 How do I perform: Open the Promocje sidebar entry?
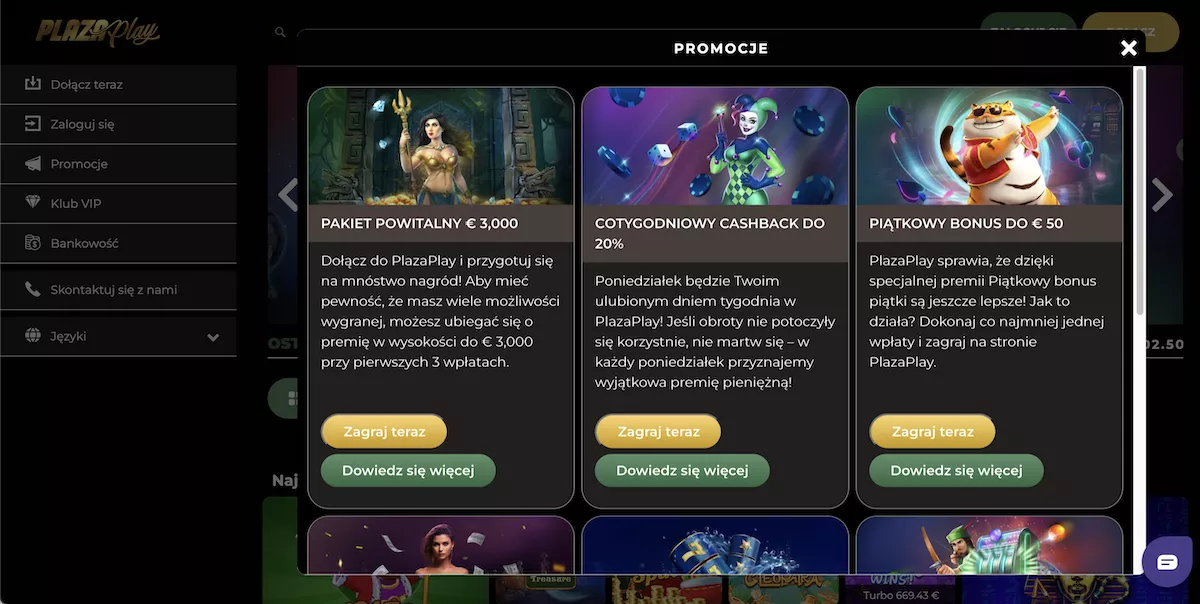tap(79, 164)
